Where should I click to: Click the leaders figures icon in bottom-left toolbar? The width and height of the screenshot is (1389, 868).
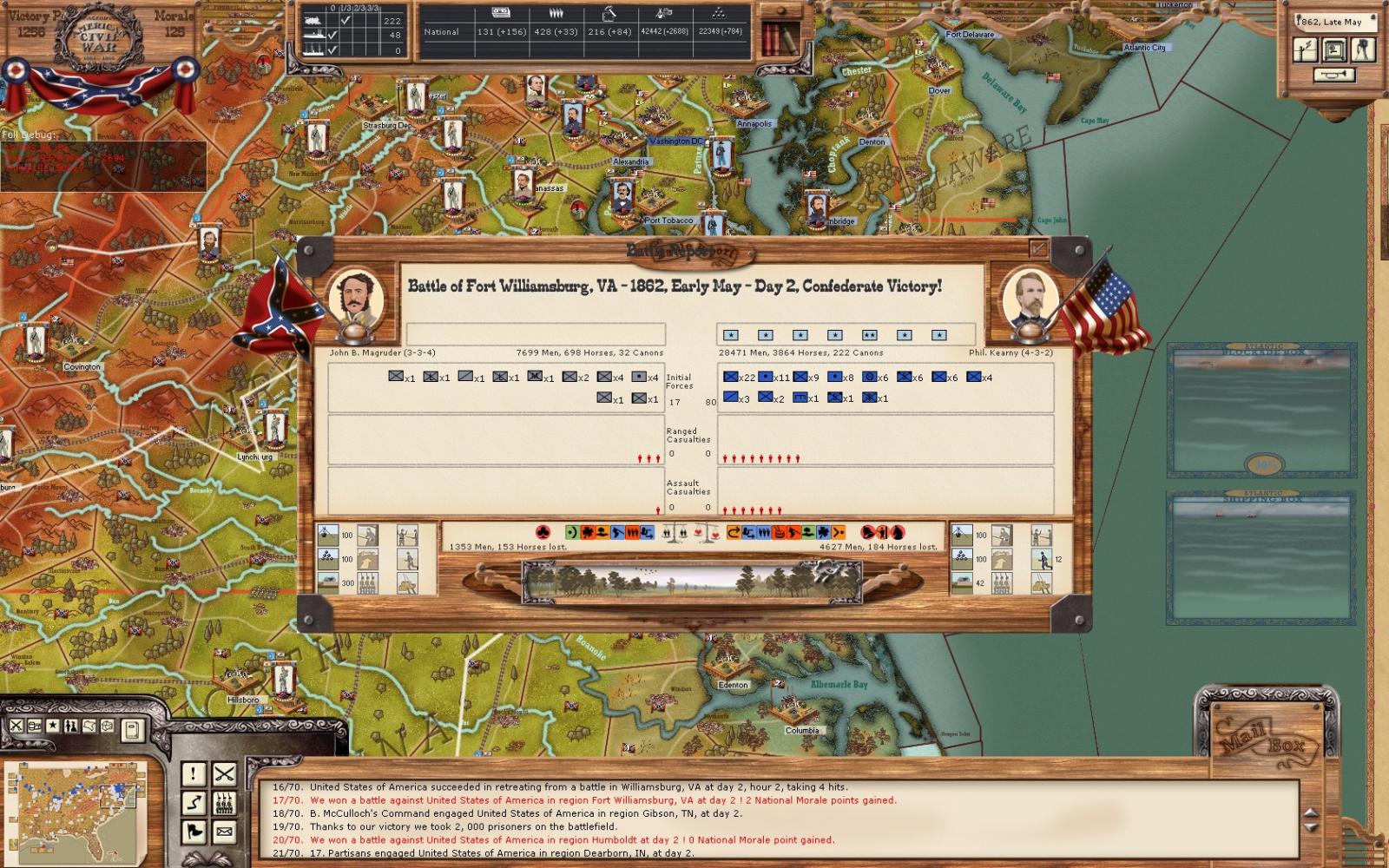(x=70, y=727)
